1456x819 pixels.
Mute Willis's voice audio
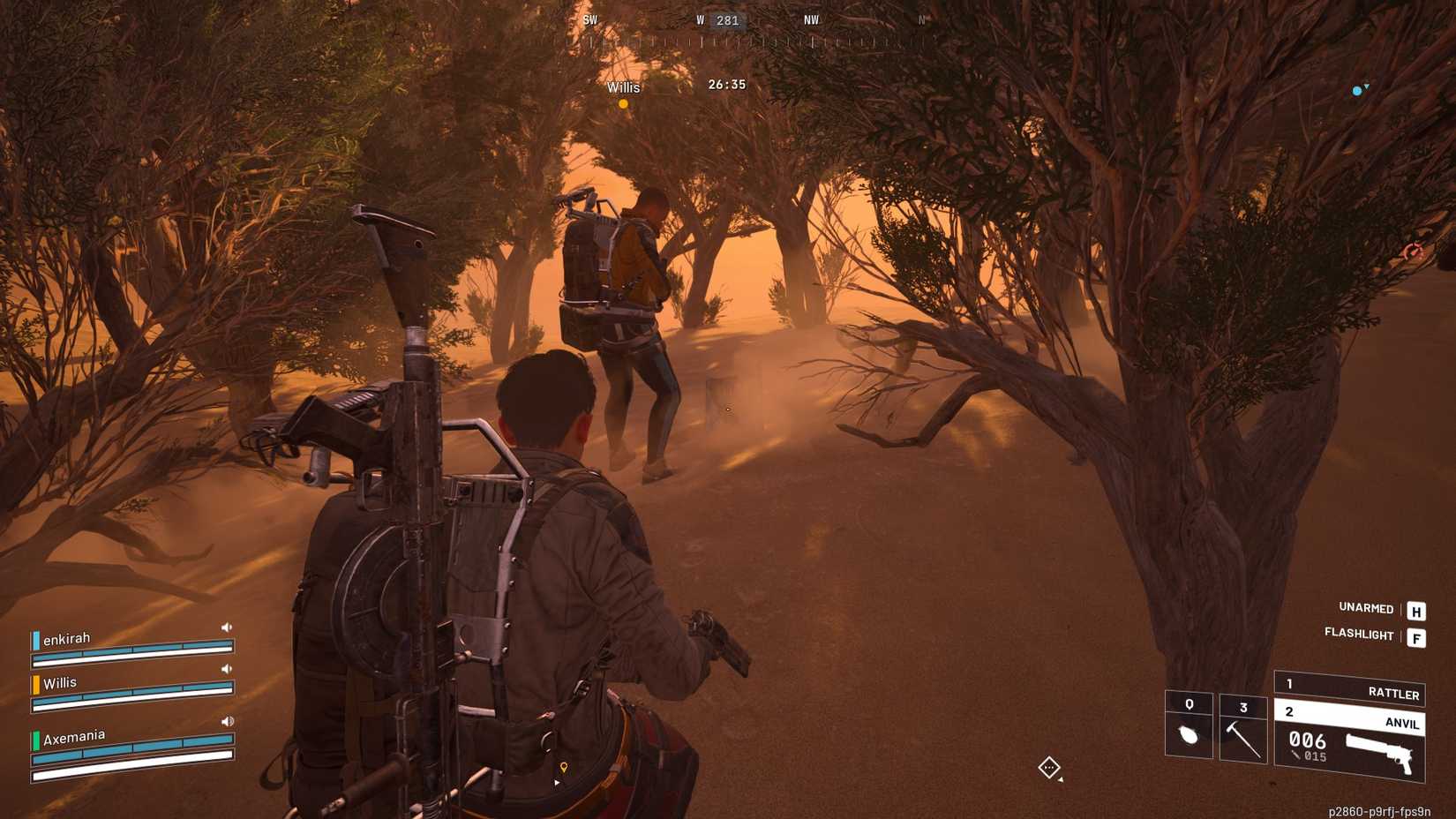(227, 670)
